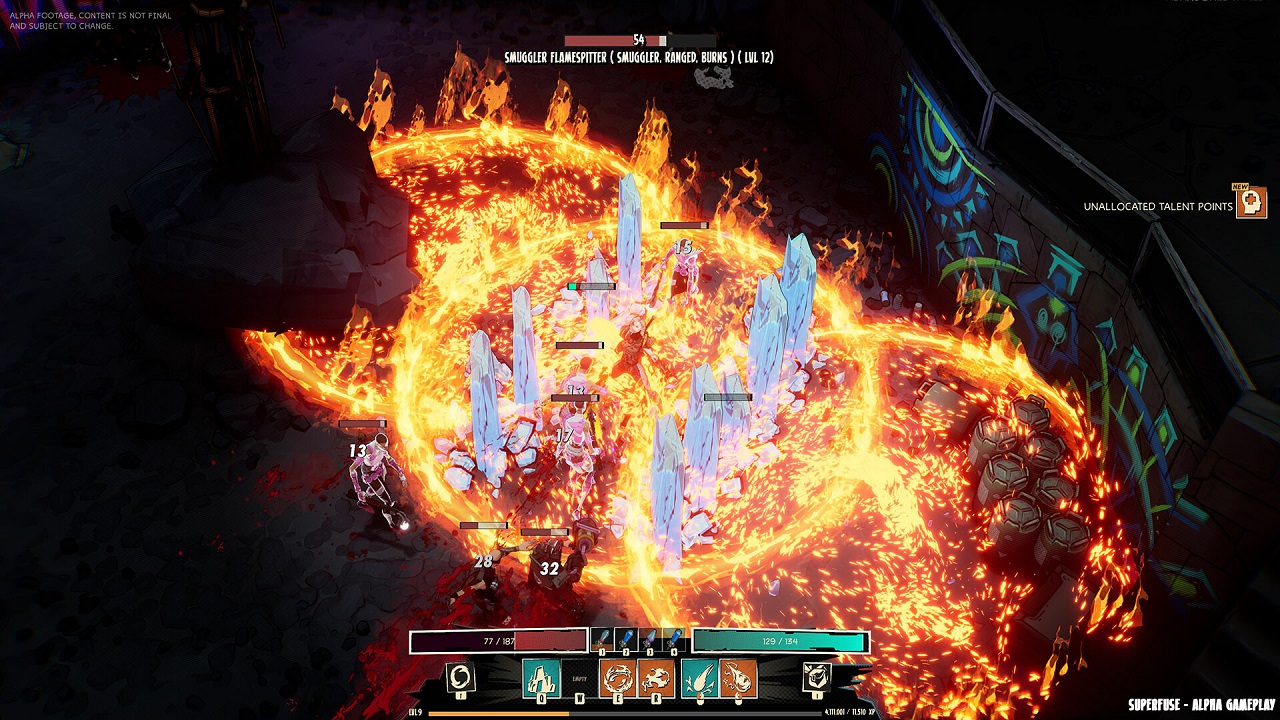This screenshot has width=1280, height=720.
Task: Use the potion in slot 4
Action: pos(674,639)
